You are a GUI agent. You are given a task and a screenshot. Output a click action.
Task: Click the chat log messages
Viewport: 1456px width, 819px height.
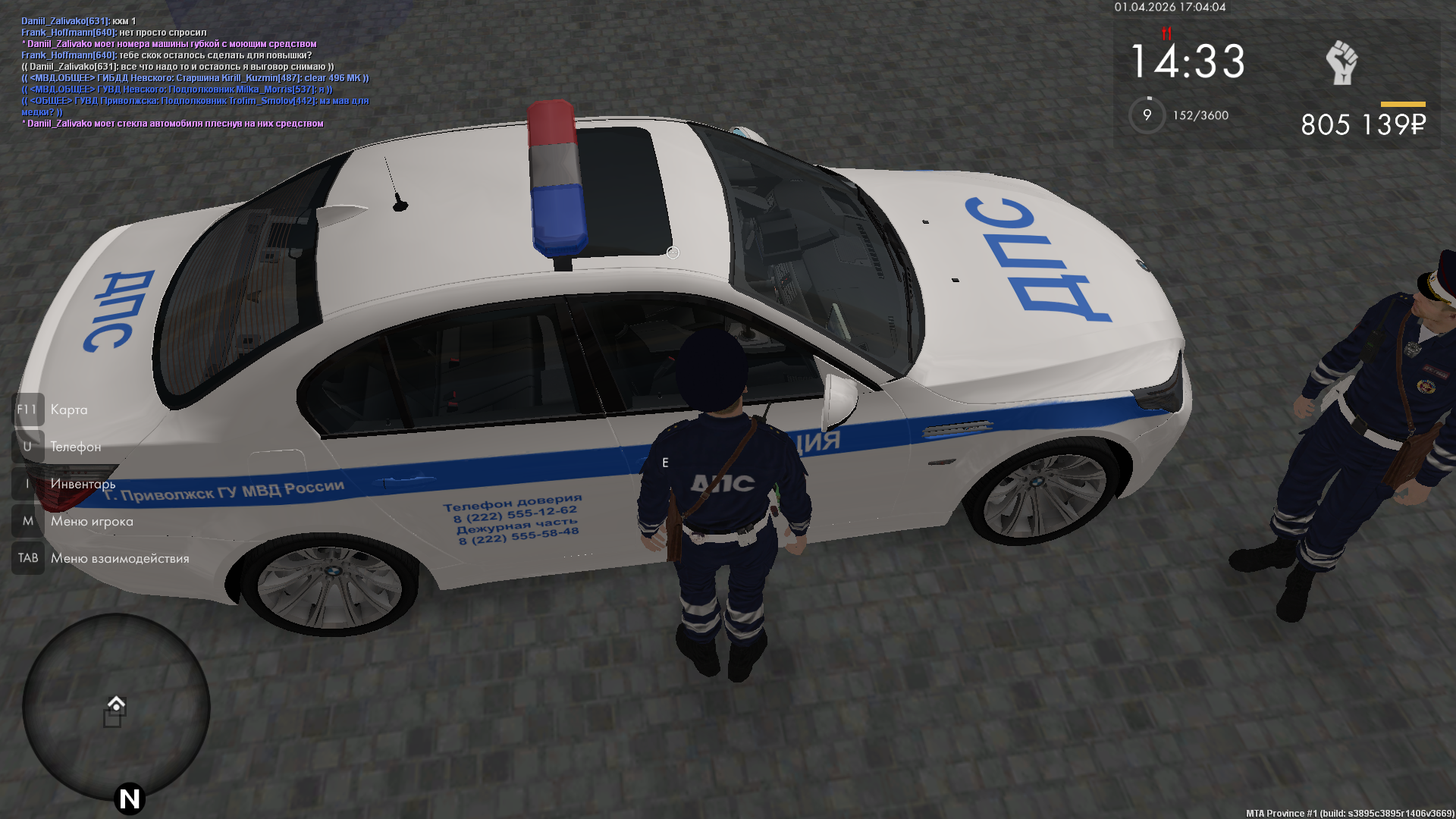pyautogui.click(x=195, y=72)
